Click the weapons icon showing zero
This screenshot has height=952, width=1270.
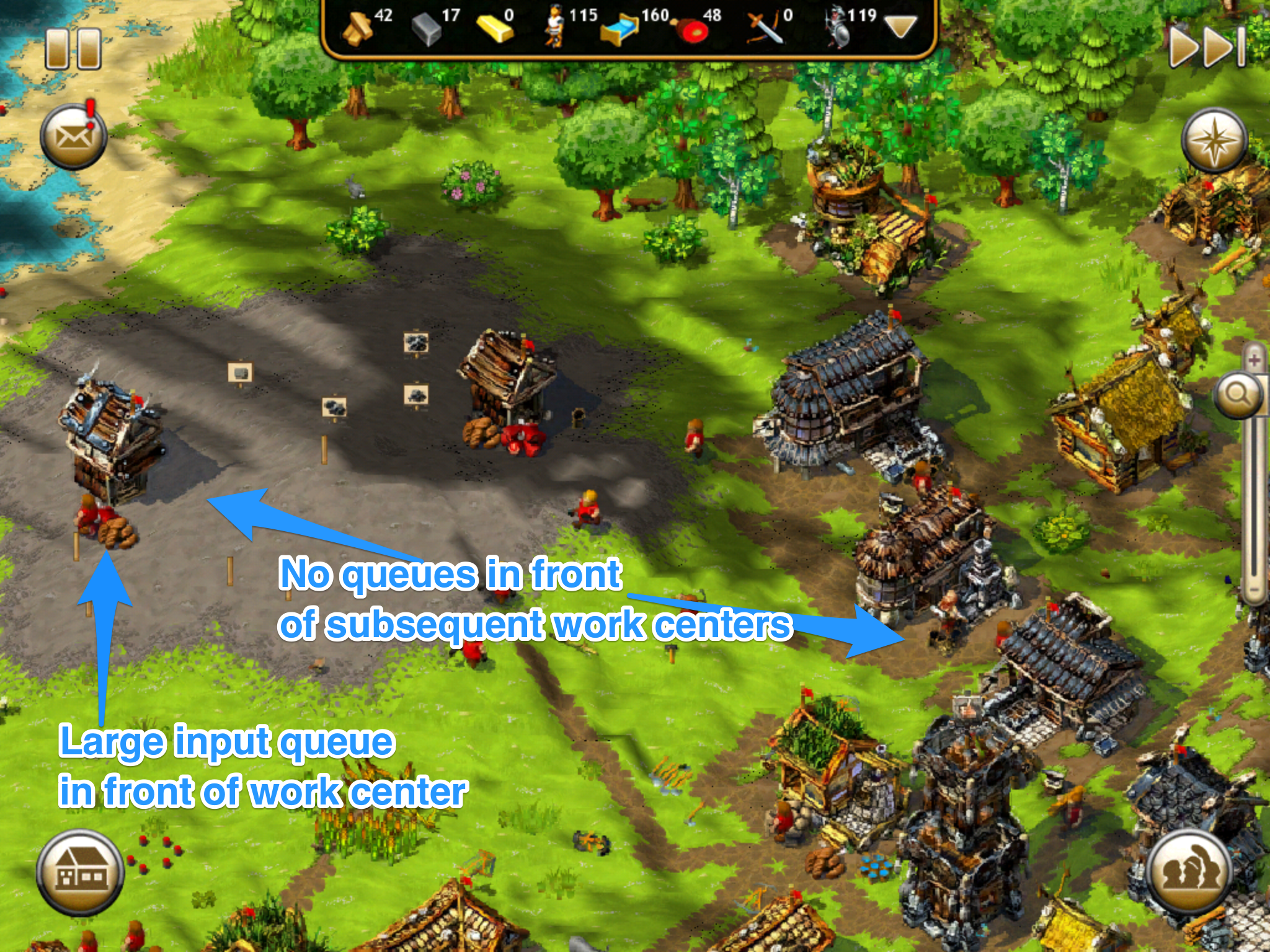(x=766, y=25)
